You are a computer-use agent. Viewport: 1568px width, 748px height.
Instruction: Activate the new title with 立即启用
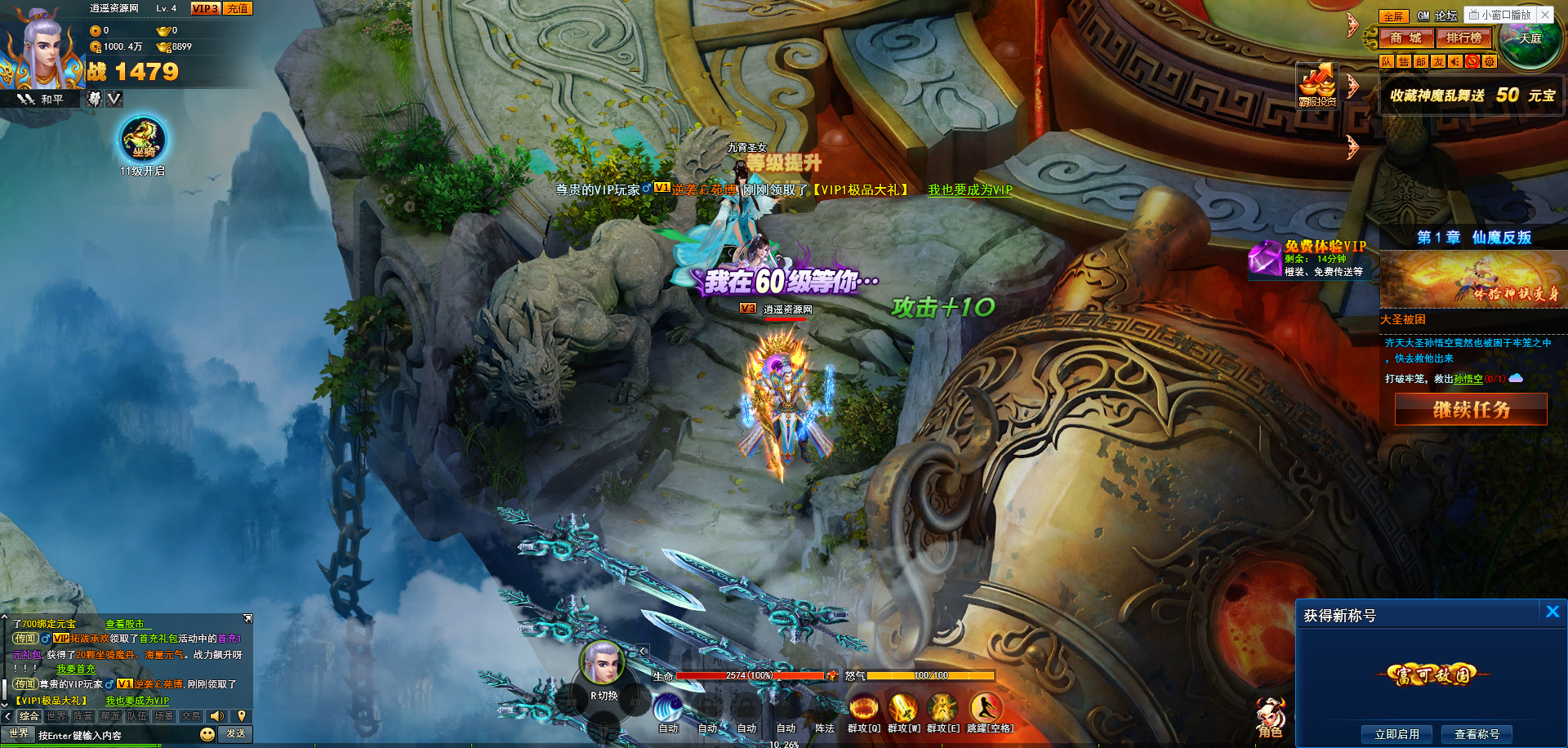[x=1396, y=734]
